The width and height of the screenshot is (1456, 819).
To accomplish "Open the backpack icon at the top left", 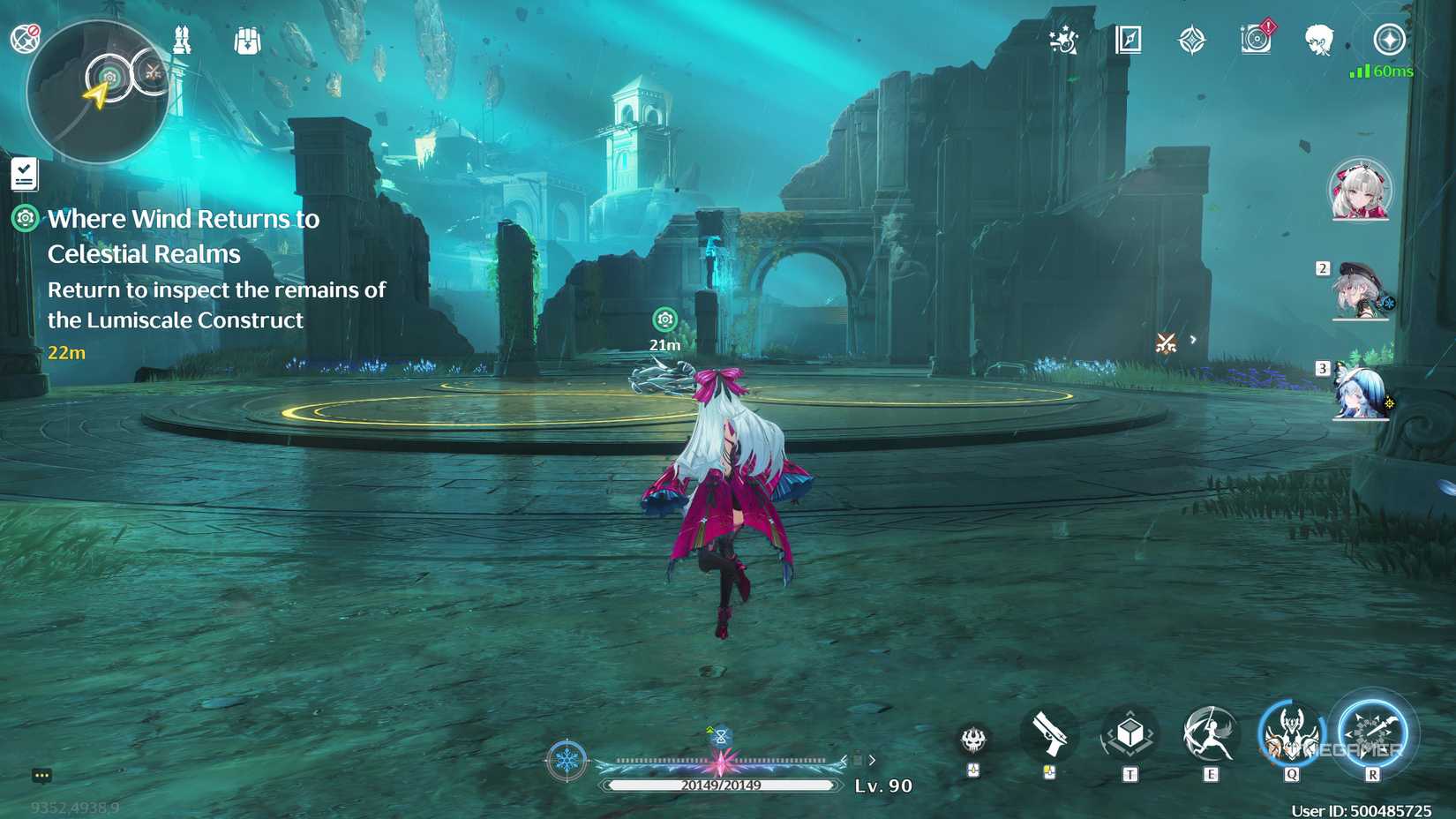I will pos(246,39).
